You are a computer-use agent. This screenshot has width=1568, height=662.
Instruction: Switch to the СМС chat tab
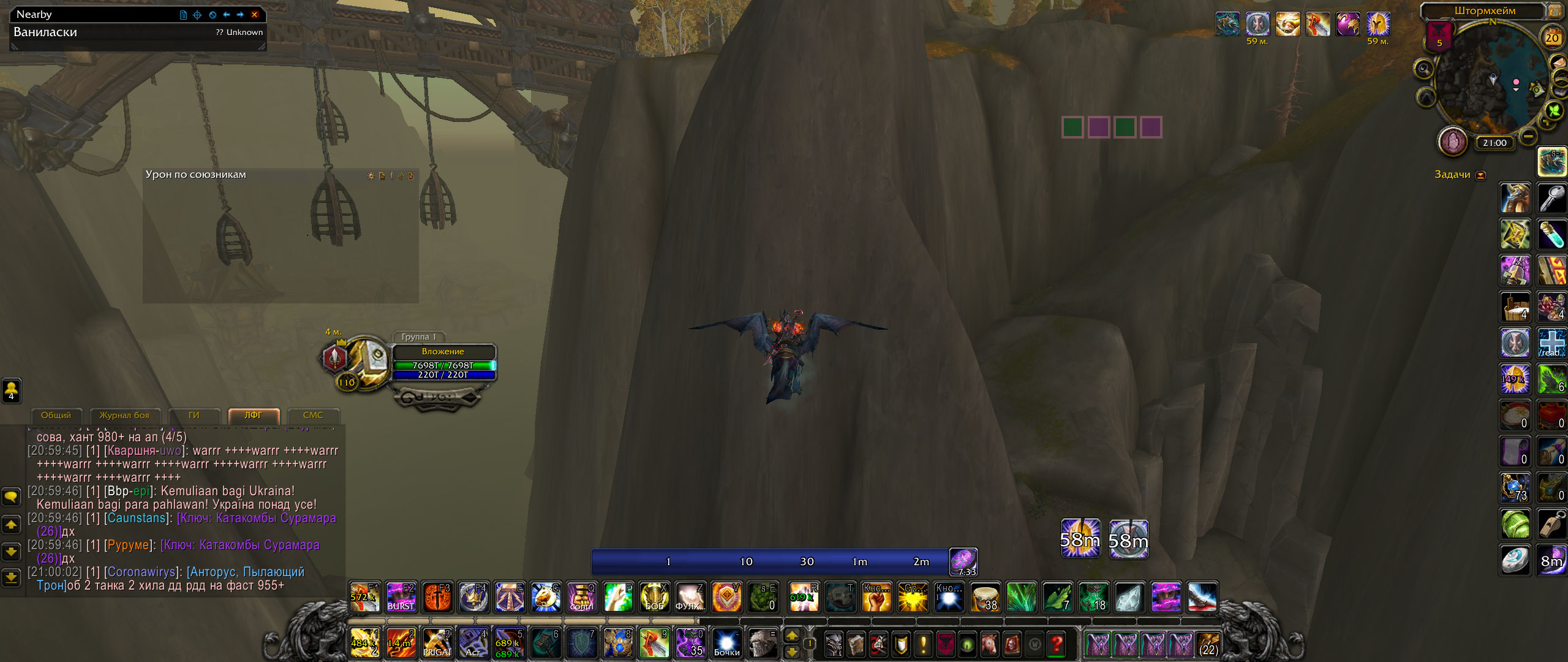(x=312, y=416)
